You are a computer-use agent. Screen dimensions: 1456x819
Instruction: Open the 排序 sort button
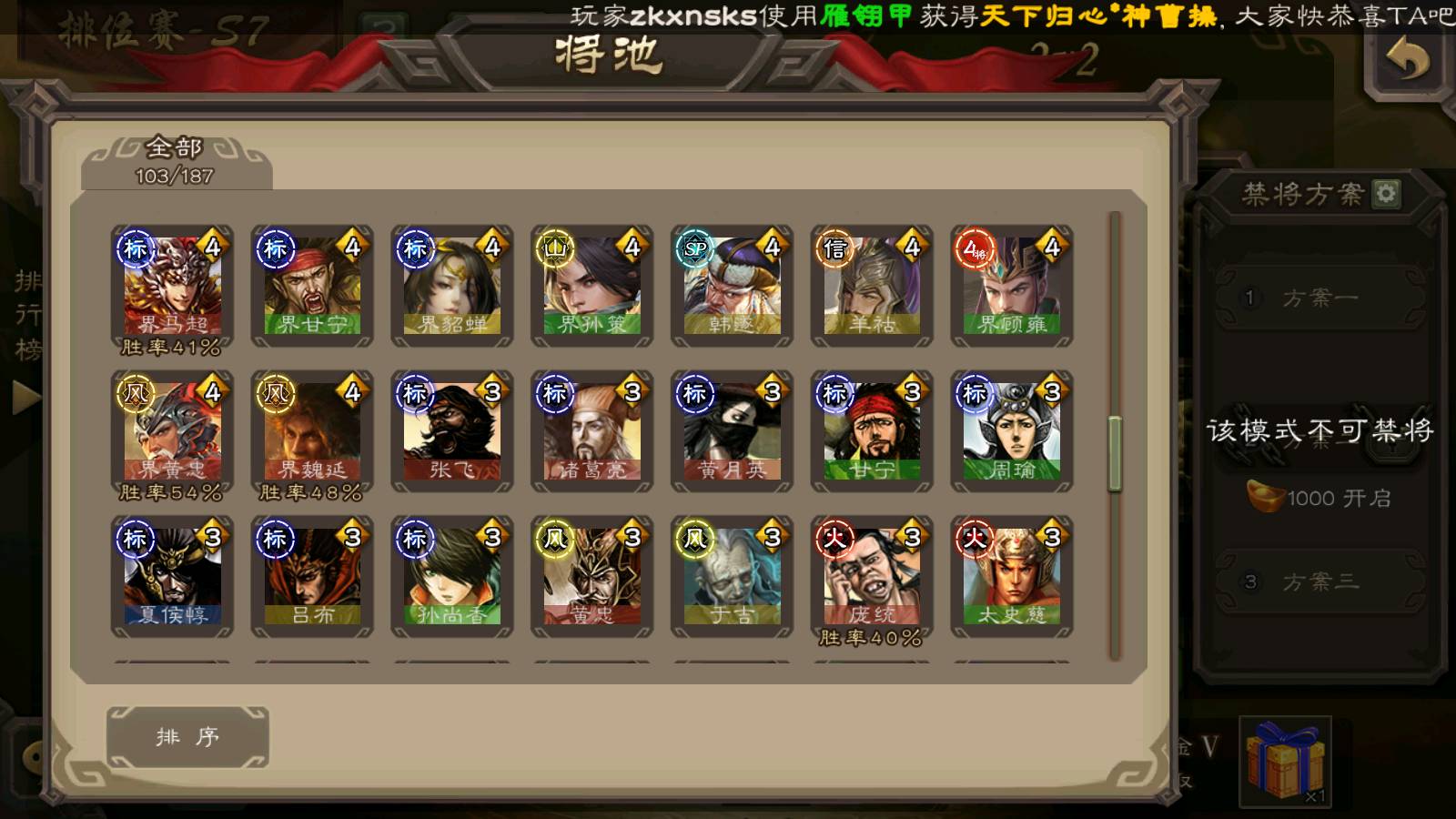point(187,737)
